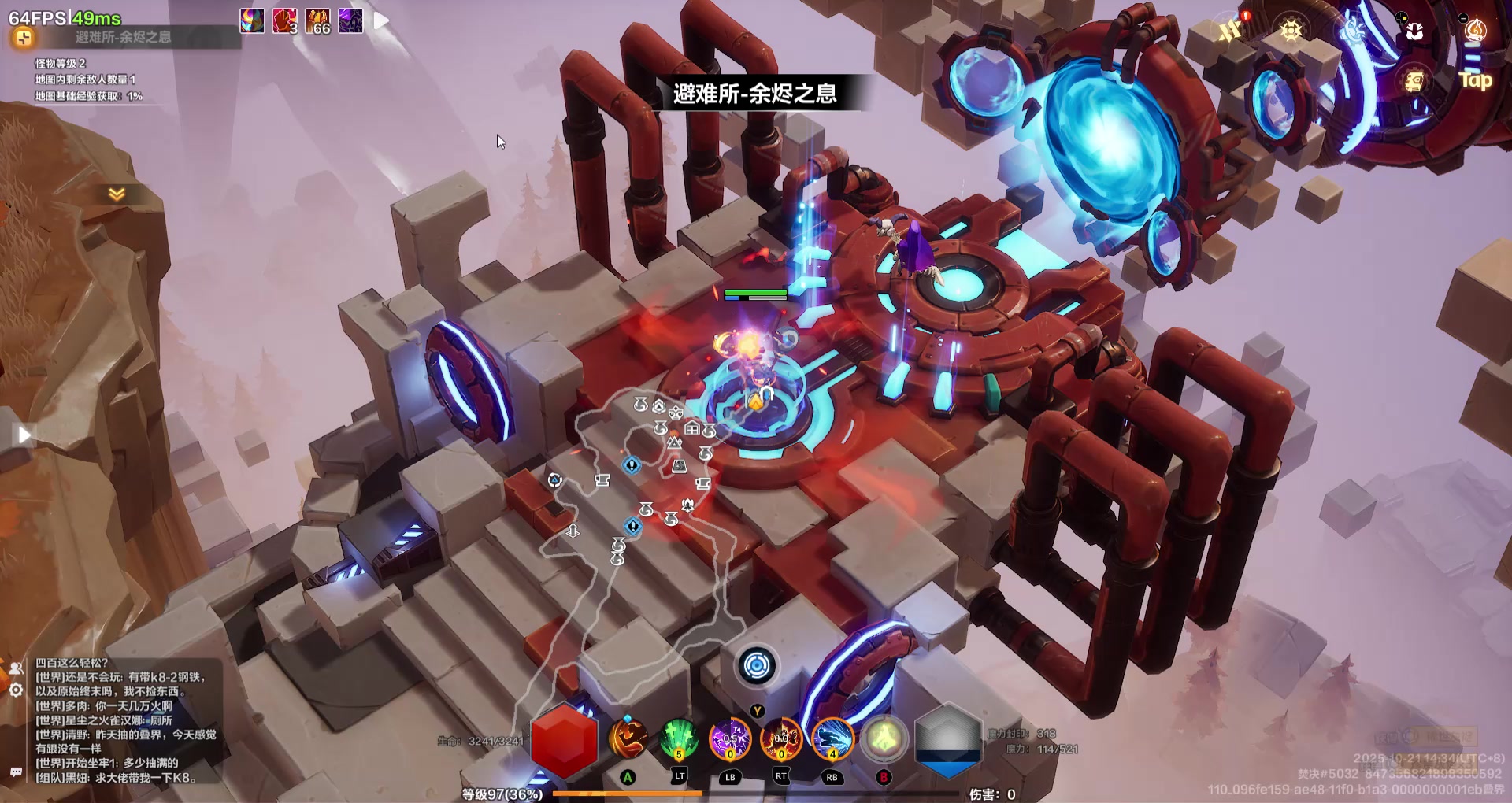
Task: Open the chat speech-bubble button
Action: tap(16, 772)
